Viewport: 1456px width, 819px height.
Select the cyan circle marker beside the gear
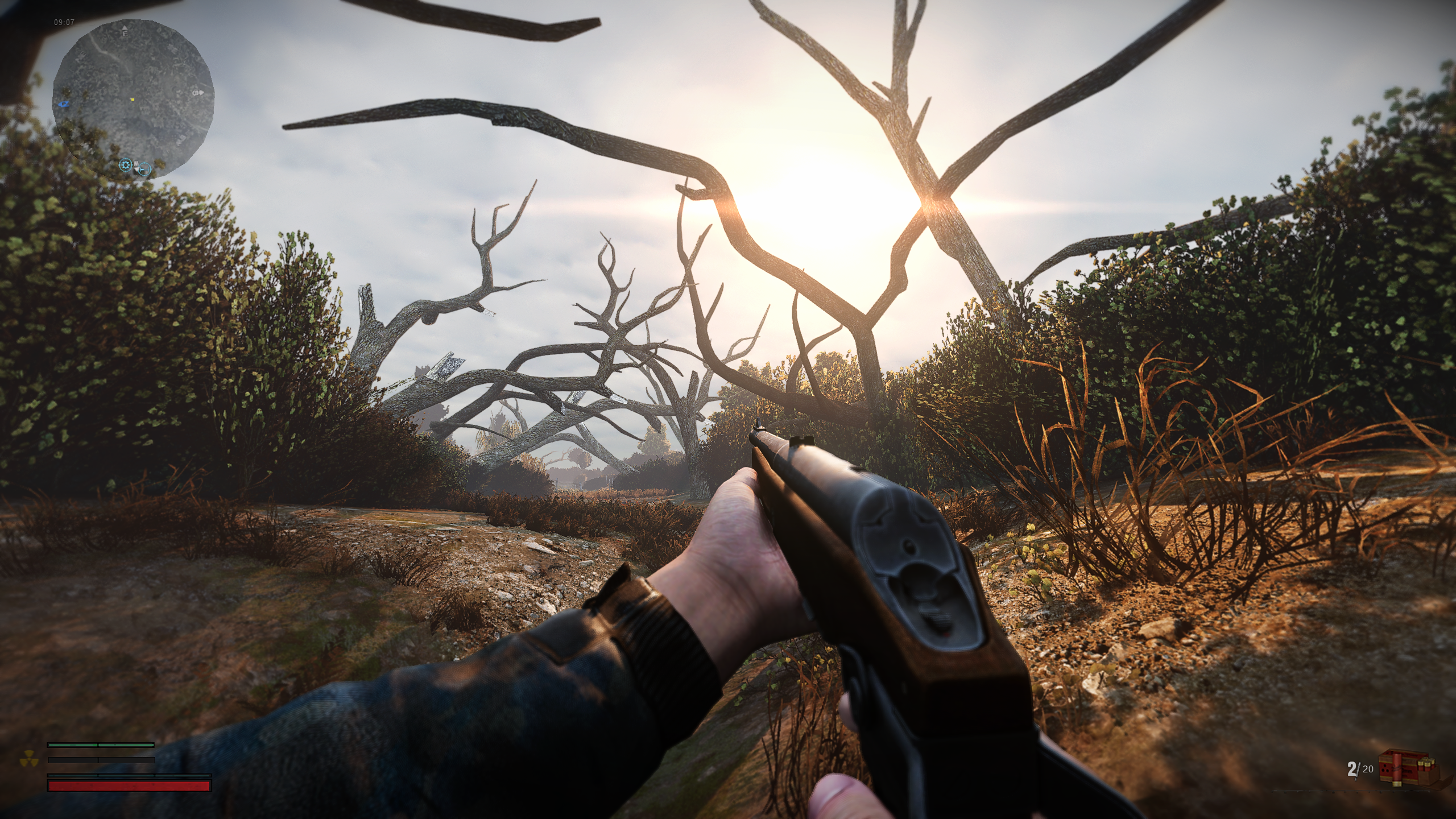pyautogui.click(x=145, y=168)
